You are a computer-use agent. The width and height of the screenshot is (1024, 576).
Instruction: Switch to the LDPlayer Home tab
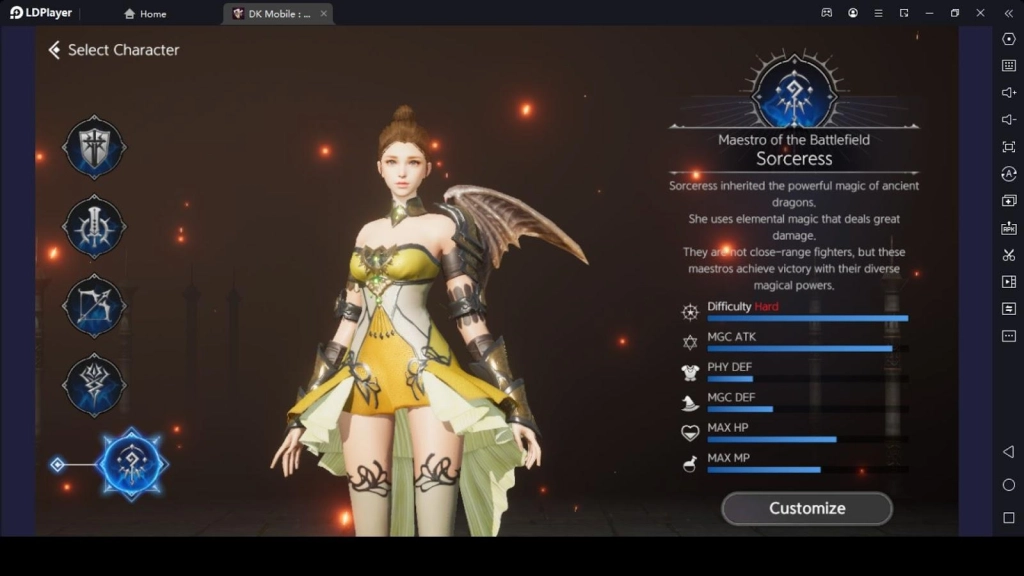click(x=146, y=14)
